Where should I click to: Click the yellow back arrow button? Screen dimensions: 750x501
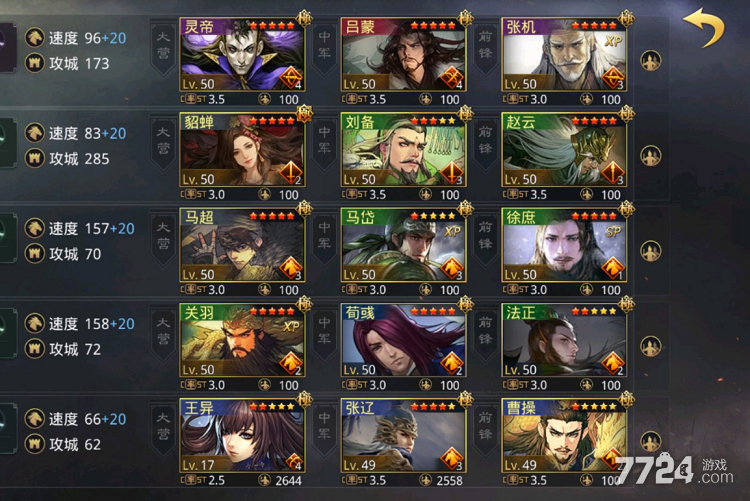708,29
